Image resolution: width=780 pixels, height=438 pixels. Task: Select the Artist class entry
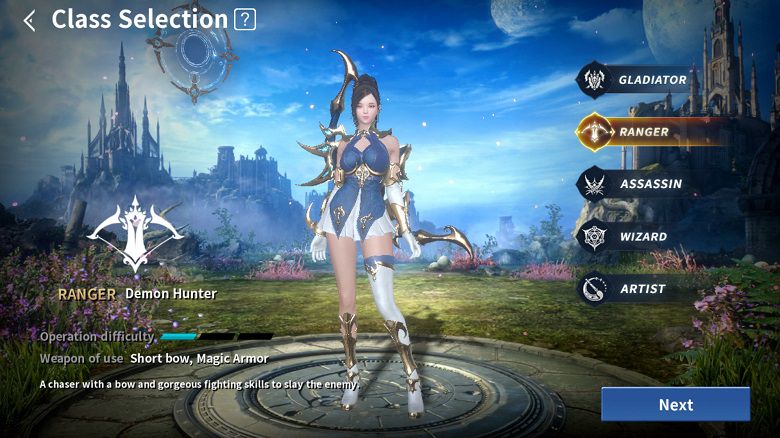(640, 289)
